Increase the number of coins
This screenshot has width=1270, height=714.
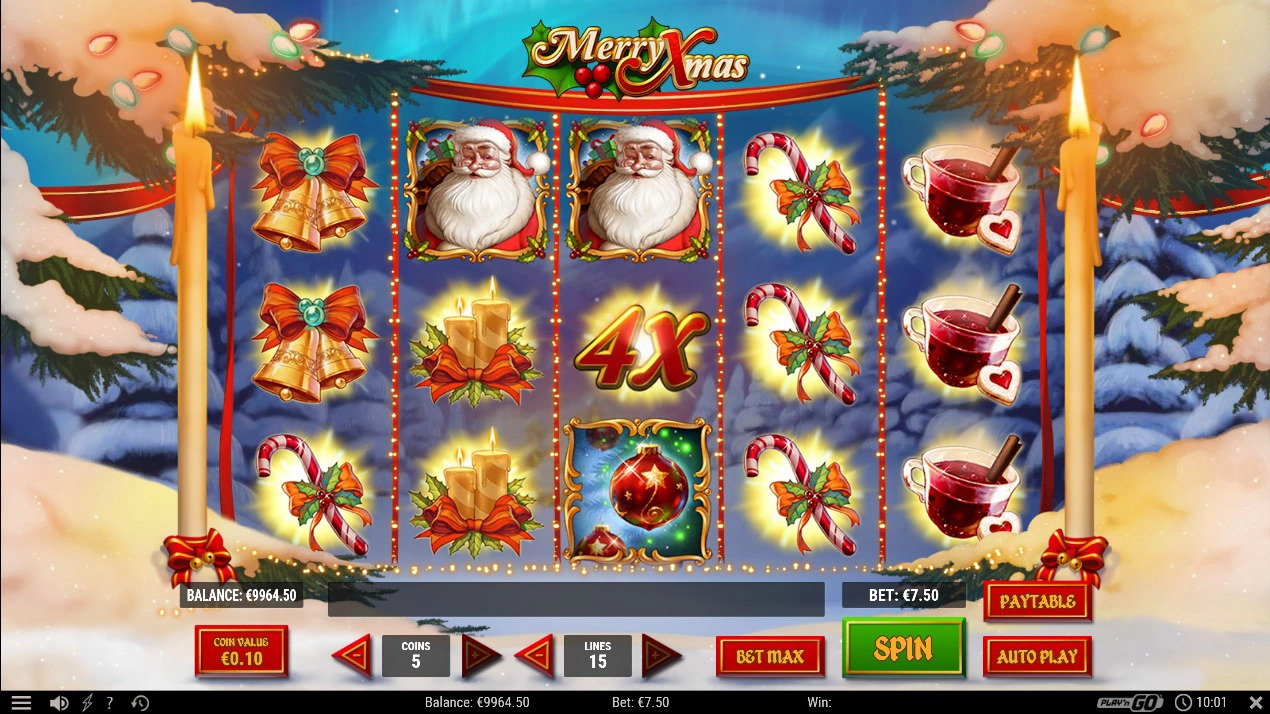pyautogui.click(x=481, y=656)
